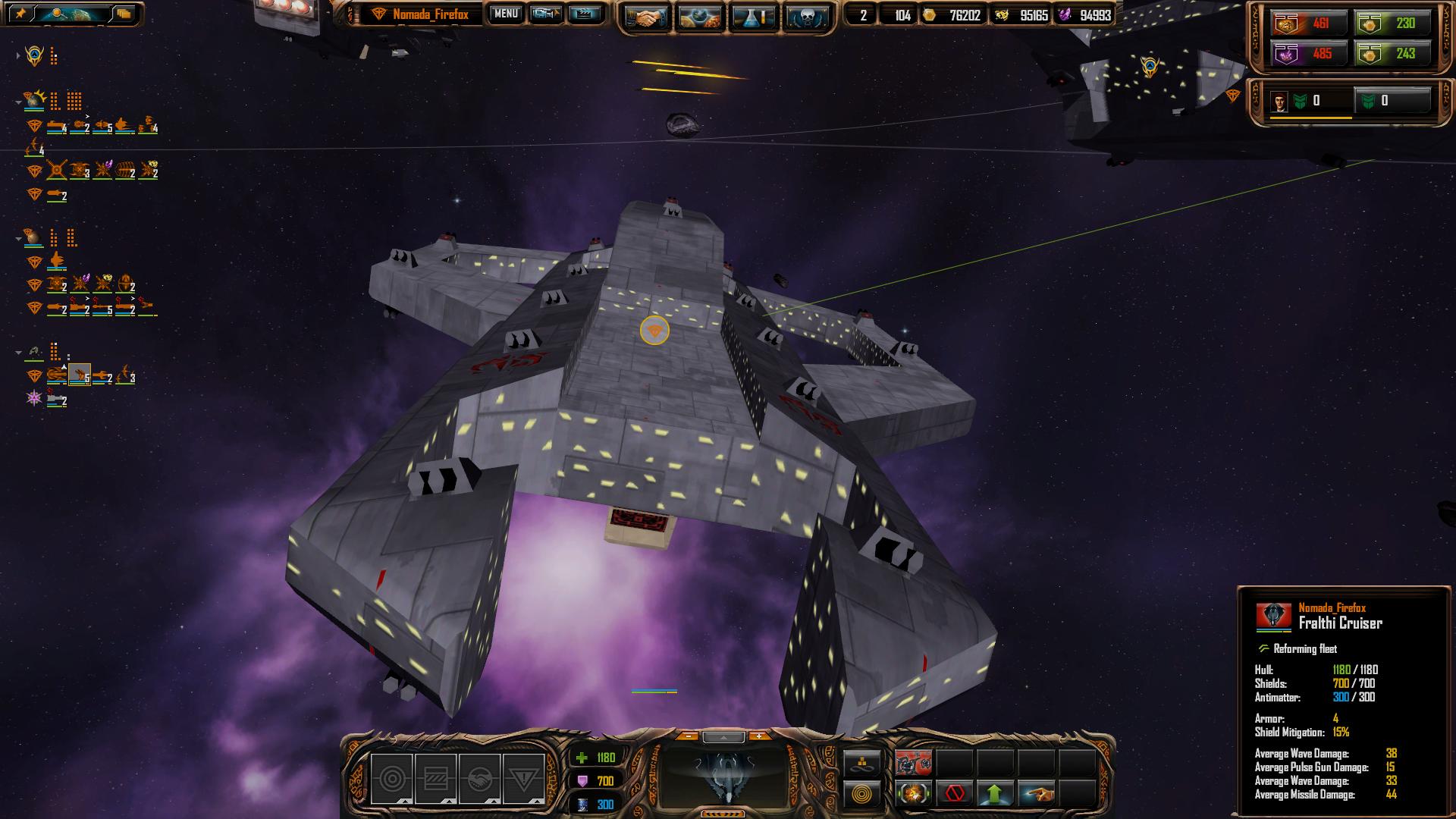Click the red stop command
The image size is (1456, 819).
pos(954,794)
